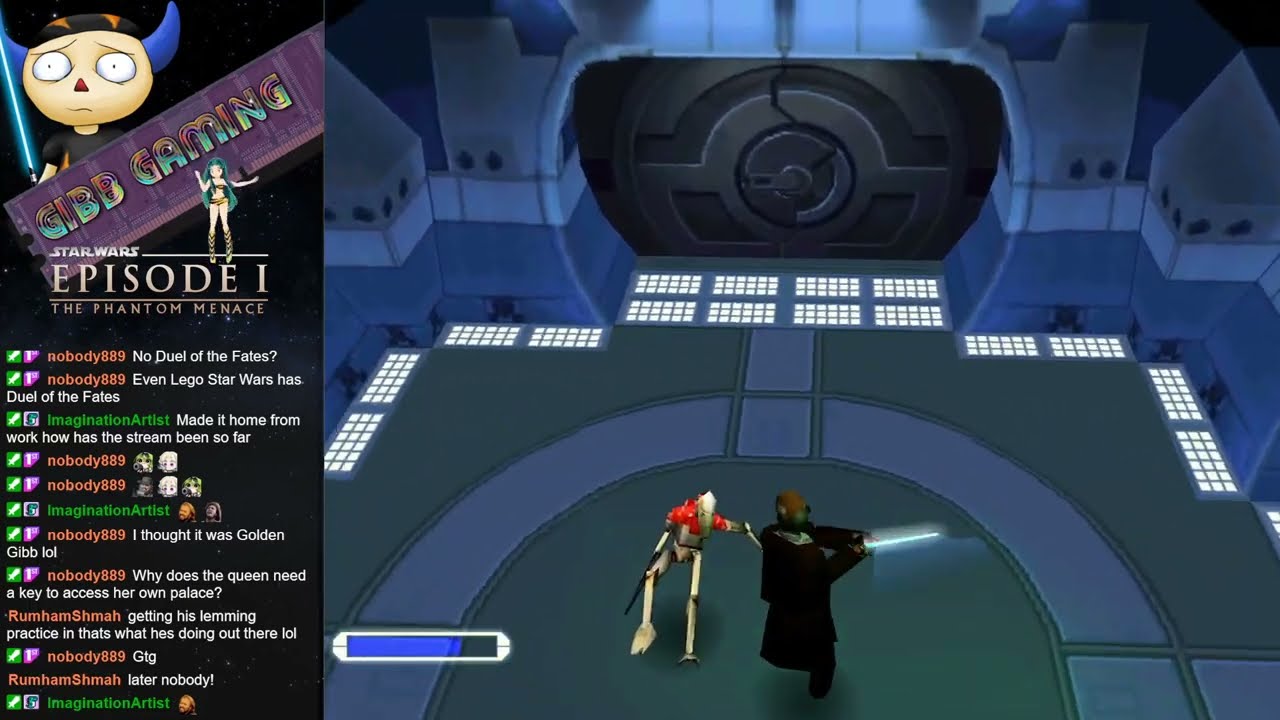The image size is (1280, 720).
Task: Click the blue health bar
Action: click(x=420, y=643)
